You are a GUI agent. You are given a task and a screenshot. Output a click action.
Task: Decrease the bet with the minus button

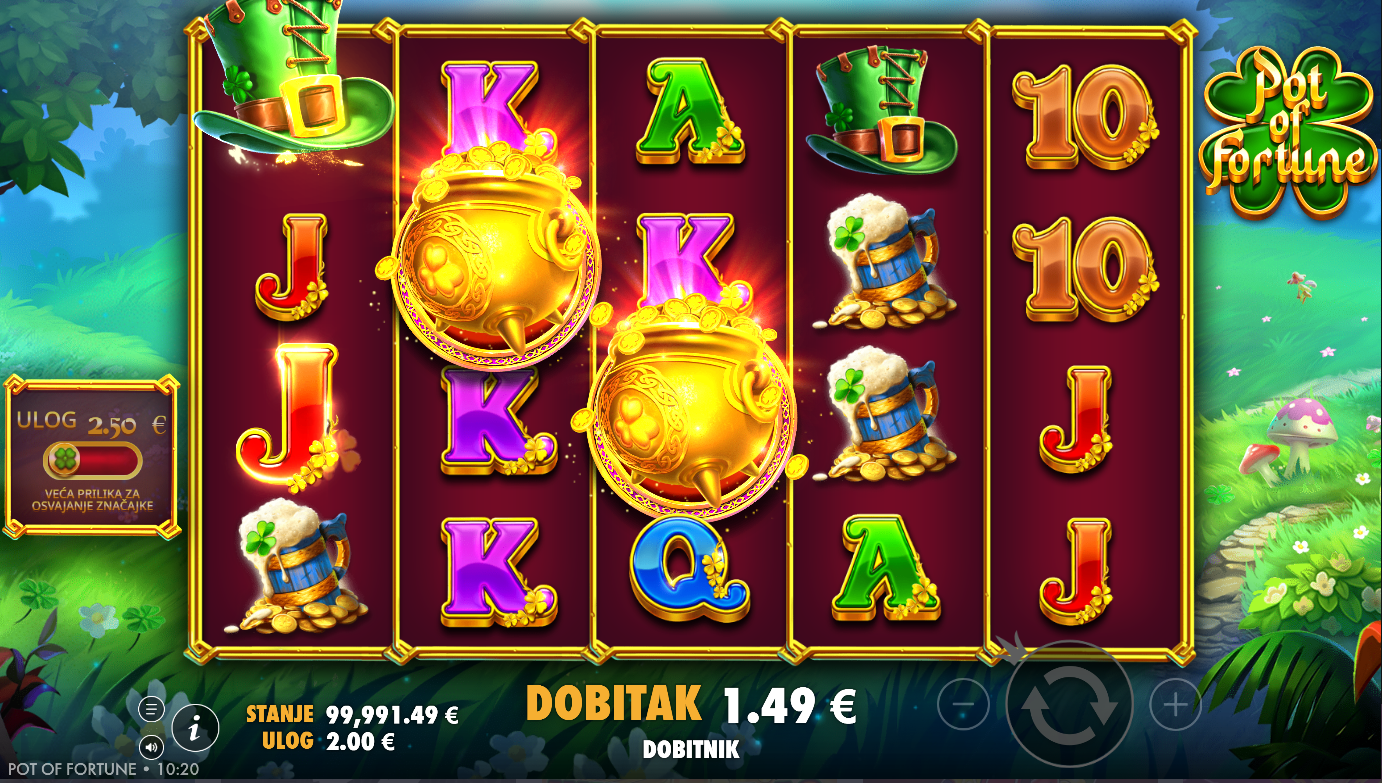[x=963, y=706]
